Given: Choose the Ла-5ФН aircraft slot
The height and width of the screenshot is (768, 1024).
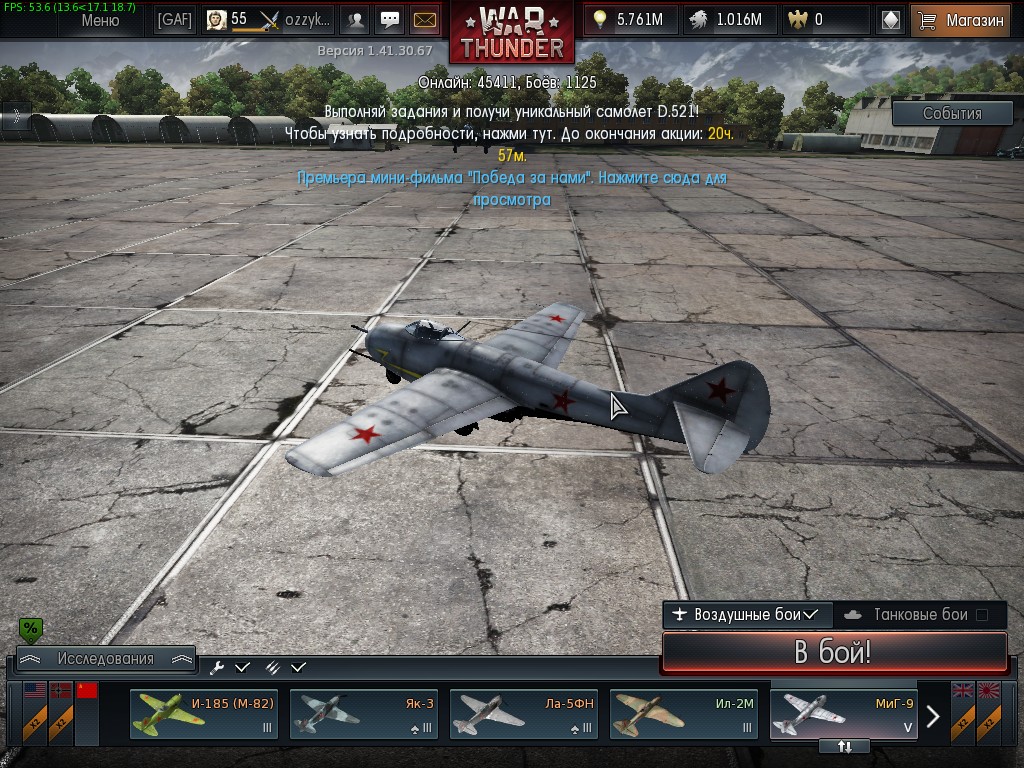Looking at the screenshot, I should 524,714.
